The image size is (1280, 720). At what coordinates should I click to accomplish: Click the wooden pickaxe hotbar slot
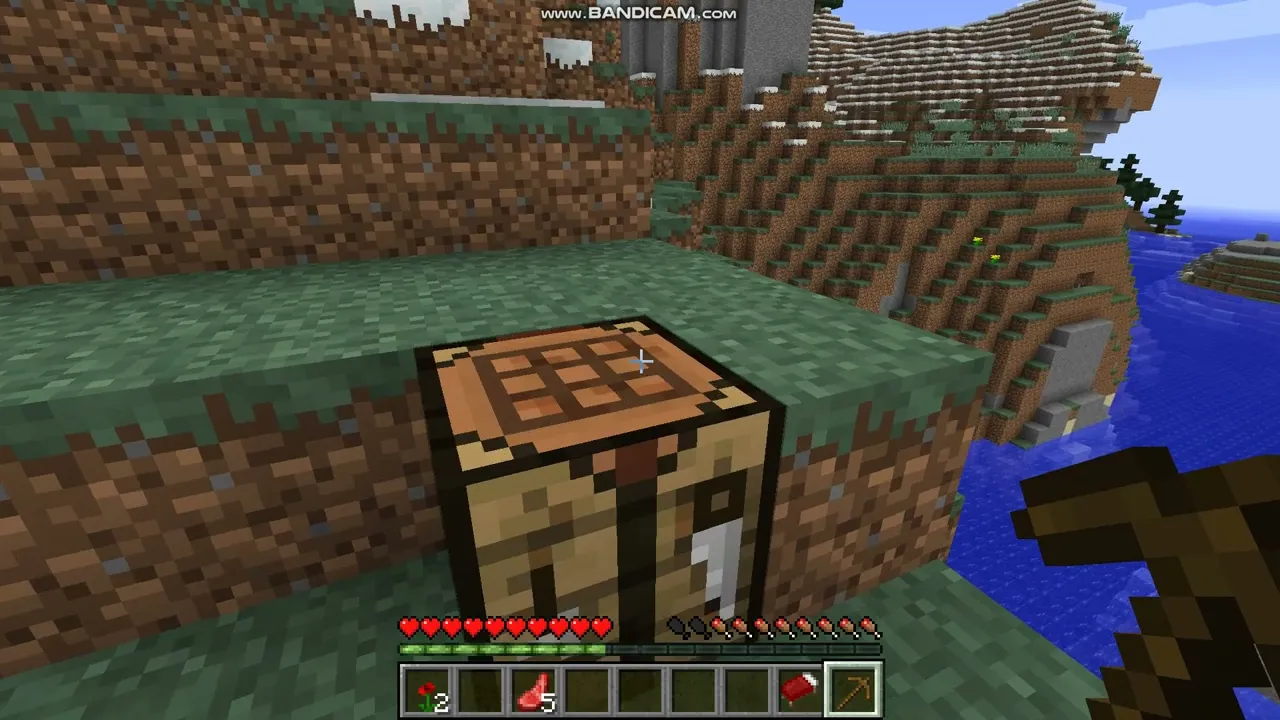tap(853, 691)
